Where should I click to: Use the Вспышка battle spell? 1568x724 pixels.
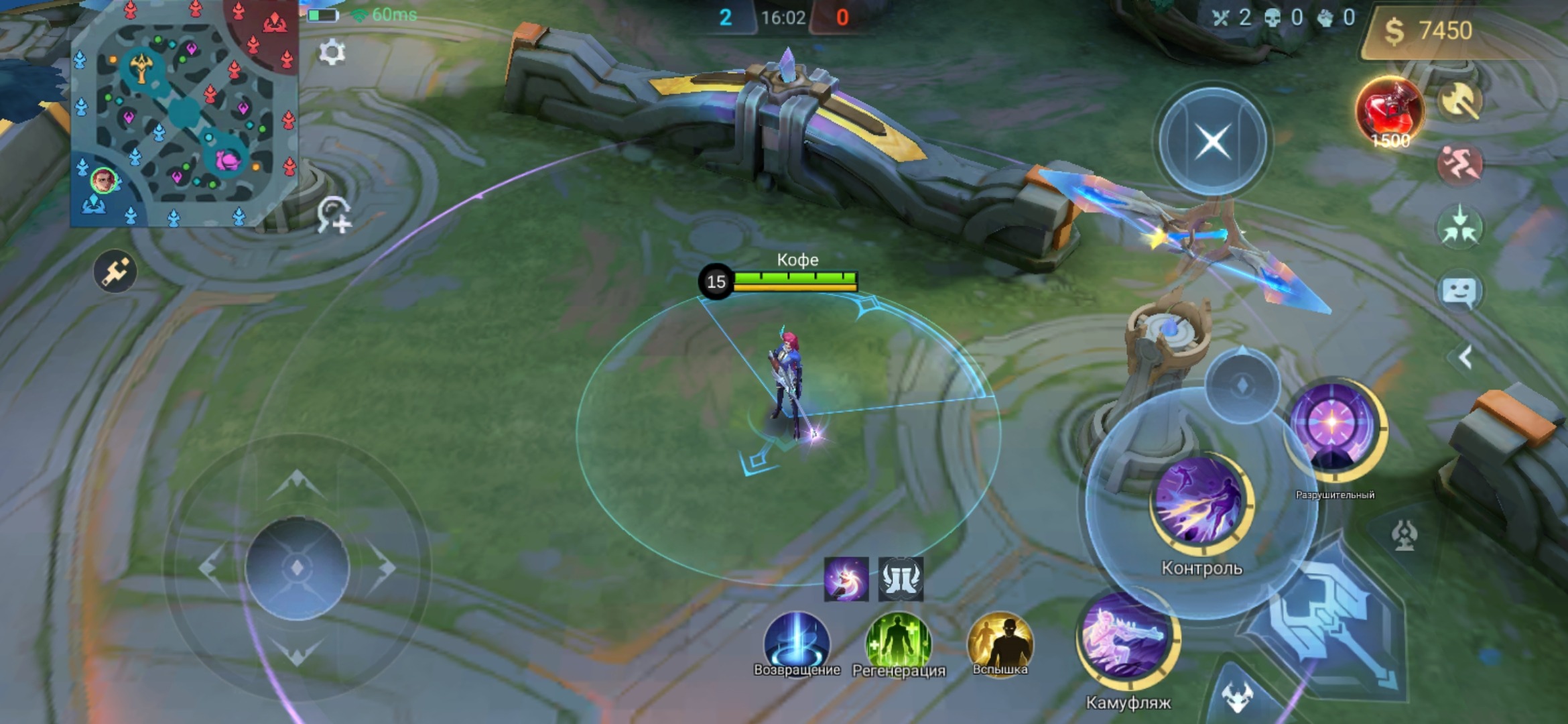tap(1000, 642)
